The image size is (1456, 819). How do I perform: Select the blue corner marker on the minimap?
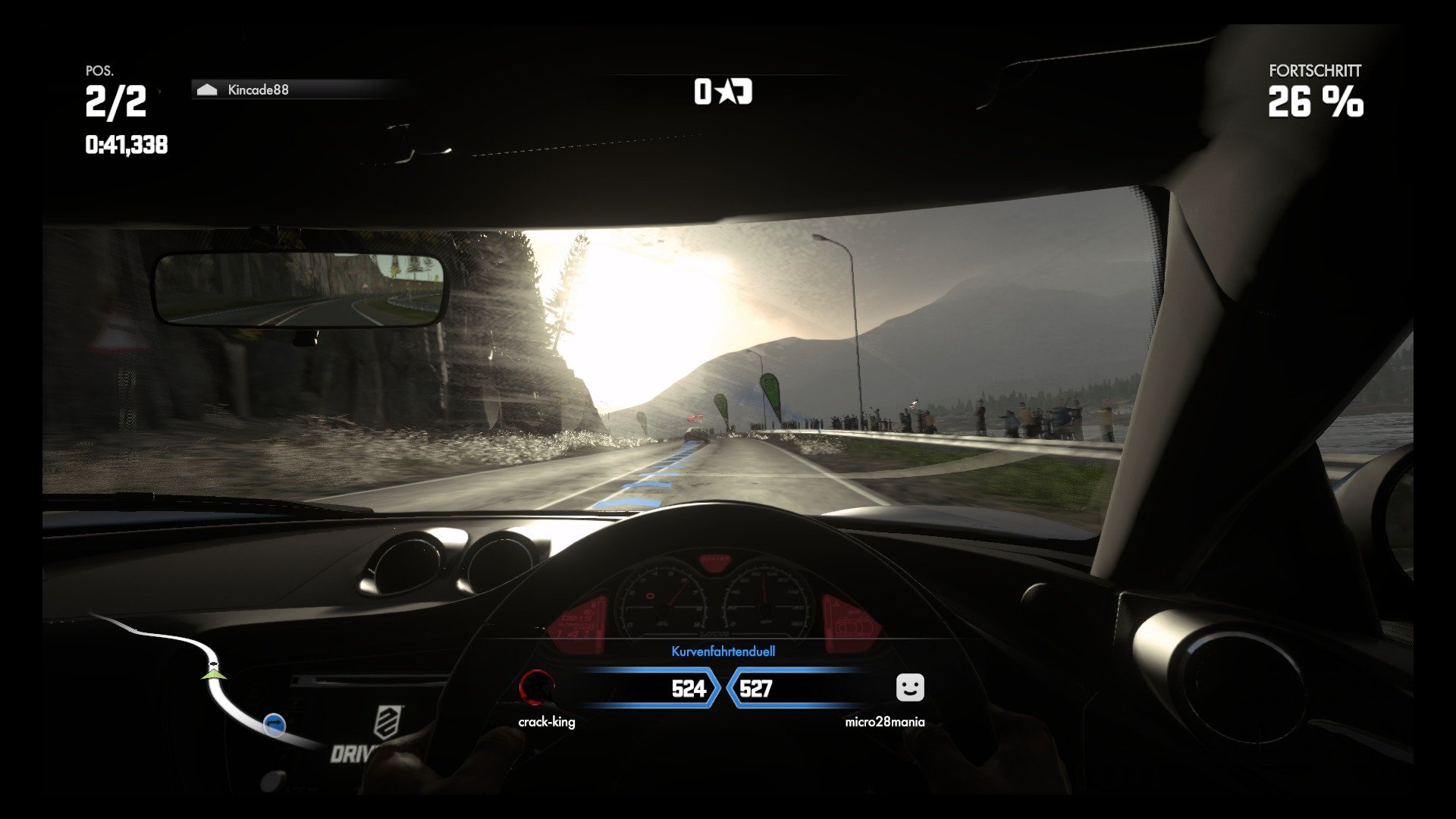tap(274, 724)
